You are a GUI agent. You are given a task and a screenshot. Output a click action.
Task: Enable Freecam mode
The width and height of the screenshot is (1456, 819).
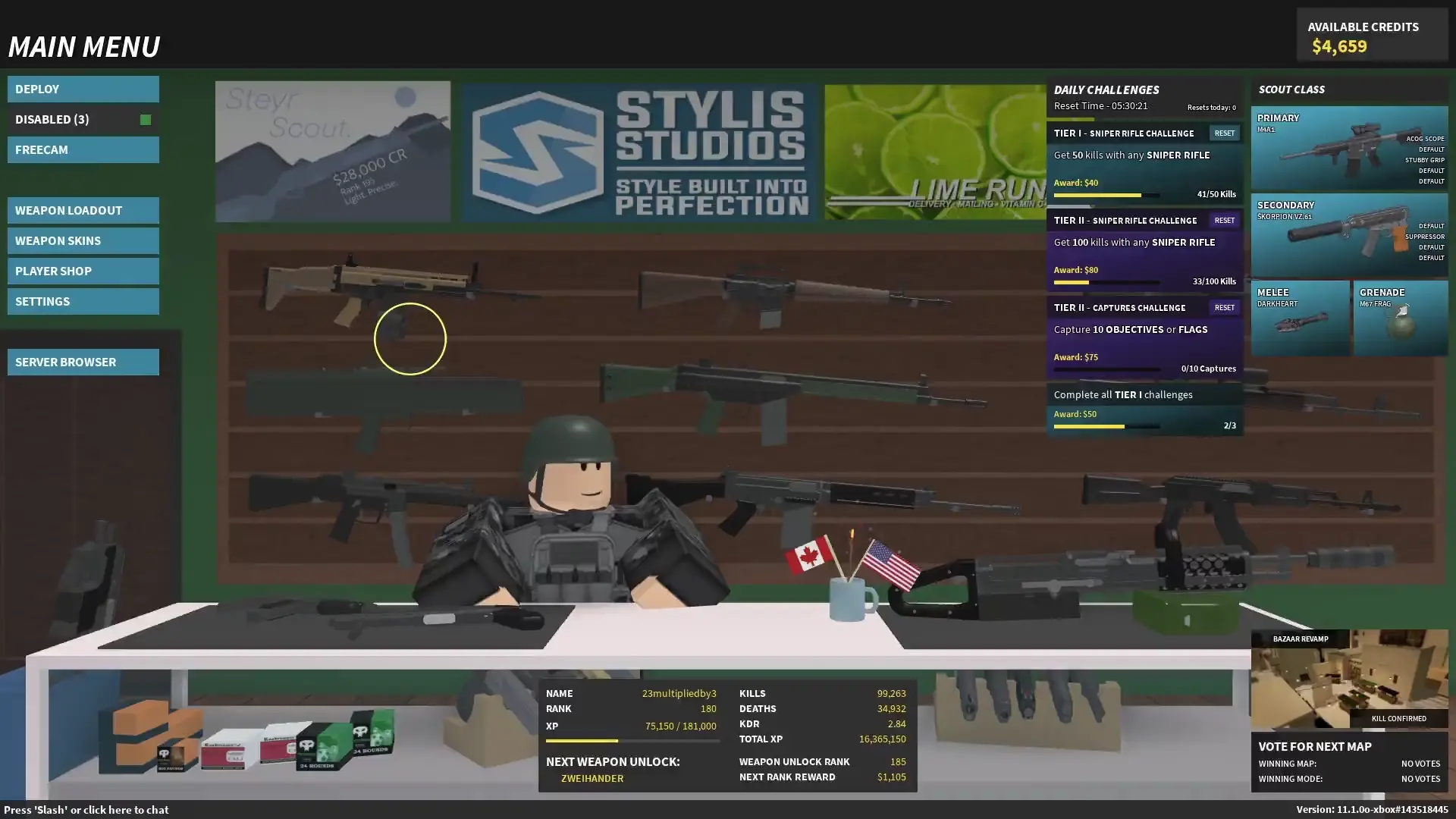point(83,149)
